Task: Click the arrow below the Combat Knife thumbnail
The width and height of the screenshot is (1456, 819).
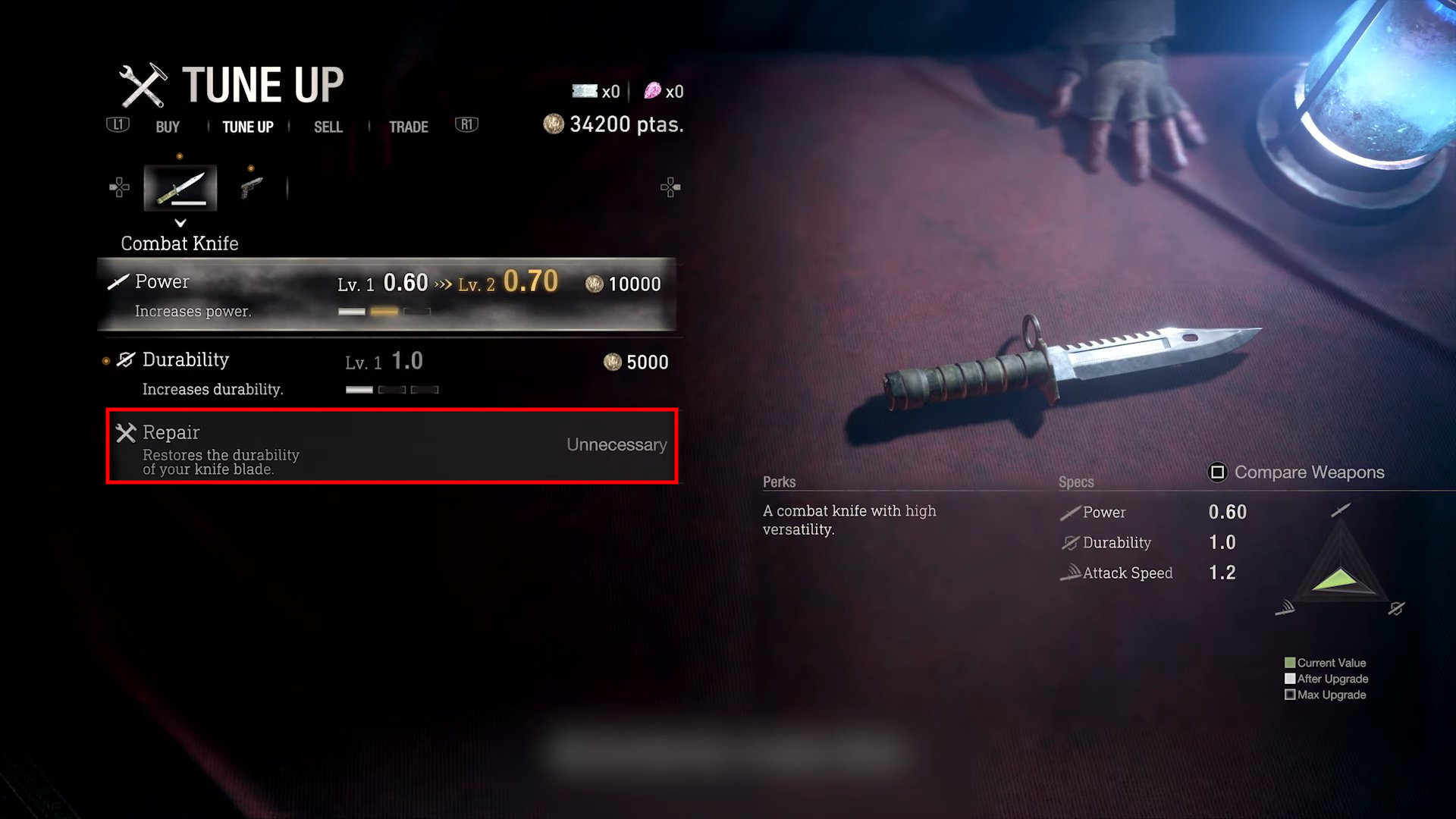Action: [x=180, y=224]
